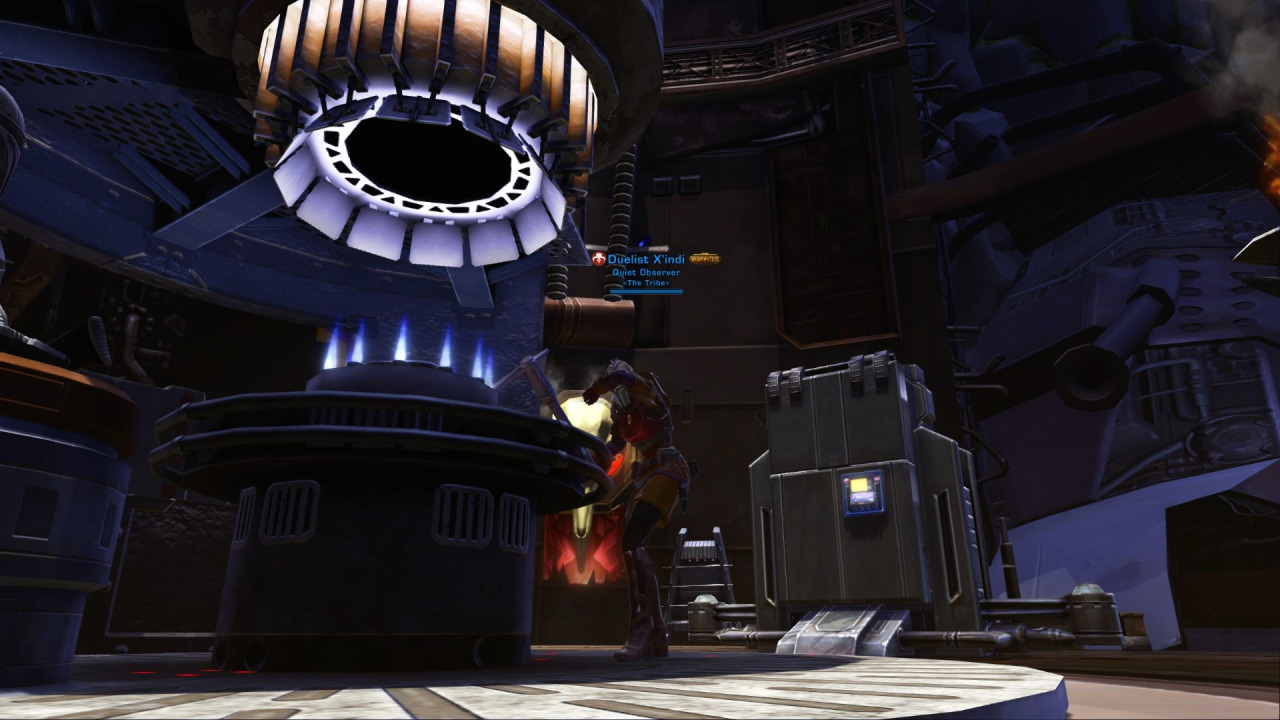The image size is (1280, 720).
Task: Select Duelist X'indi's nameplate
Action: click(x=646, y=260)
